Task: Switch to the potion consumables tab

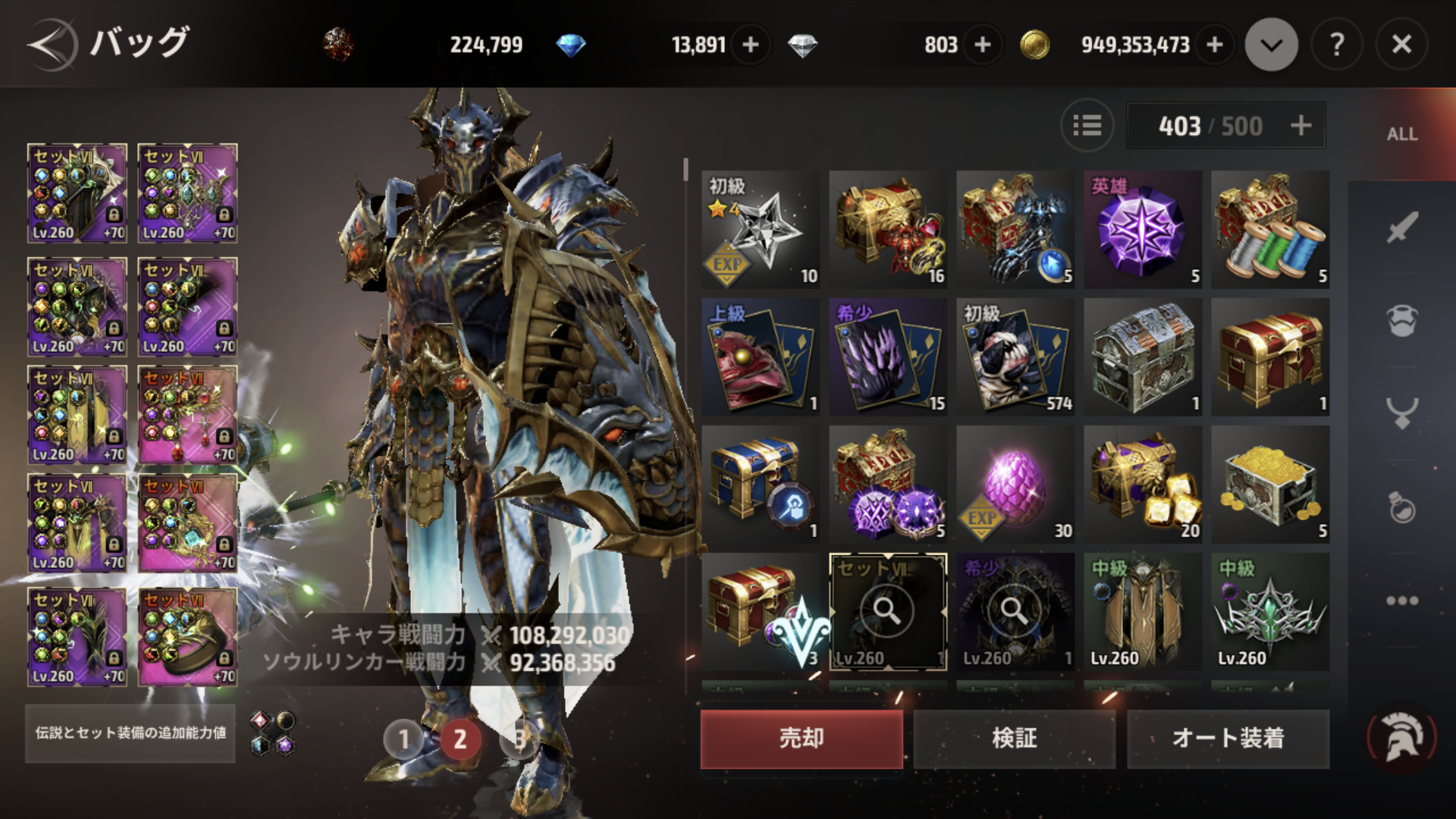Action: click(x=1402, y=507)
